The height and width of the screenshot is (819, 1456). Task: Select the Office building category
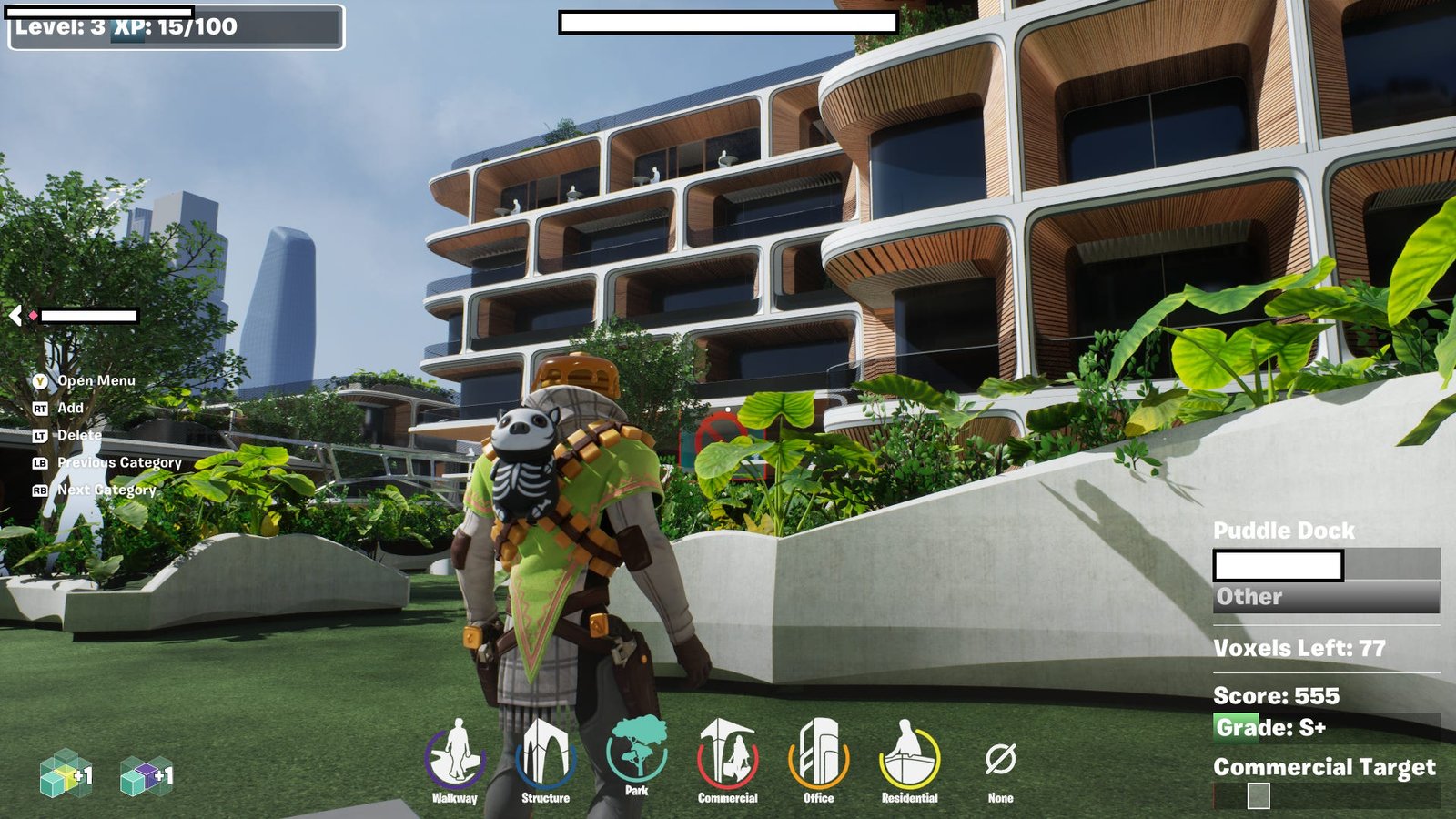[819, 755]
